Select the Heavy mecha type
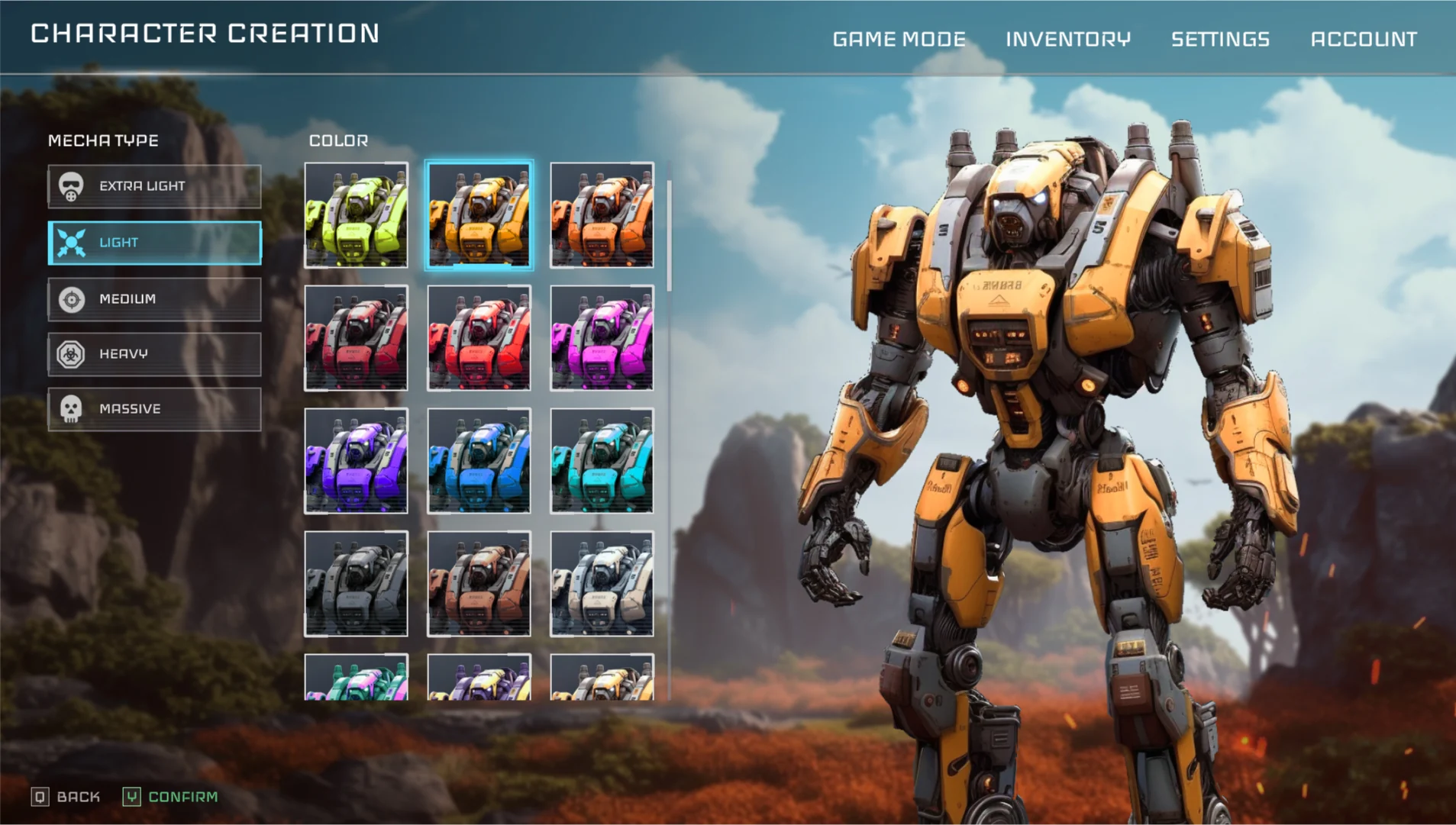Viewport: 1456px width, 825px height. click(x=154, y=354)
